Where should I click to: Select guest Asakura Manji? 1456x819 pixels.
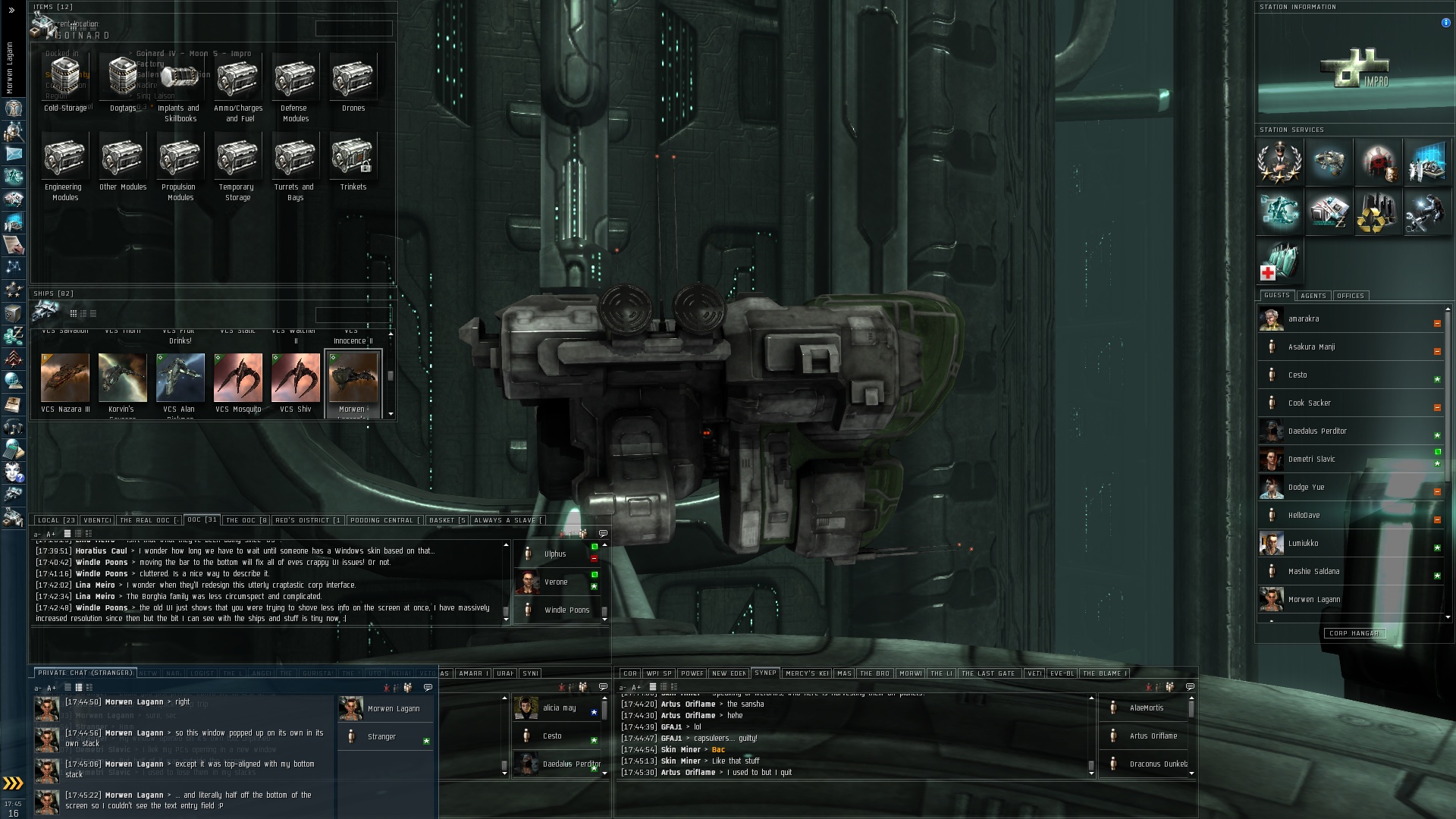coord(1311,347)
